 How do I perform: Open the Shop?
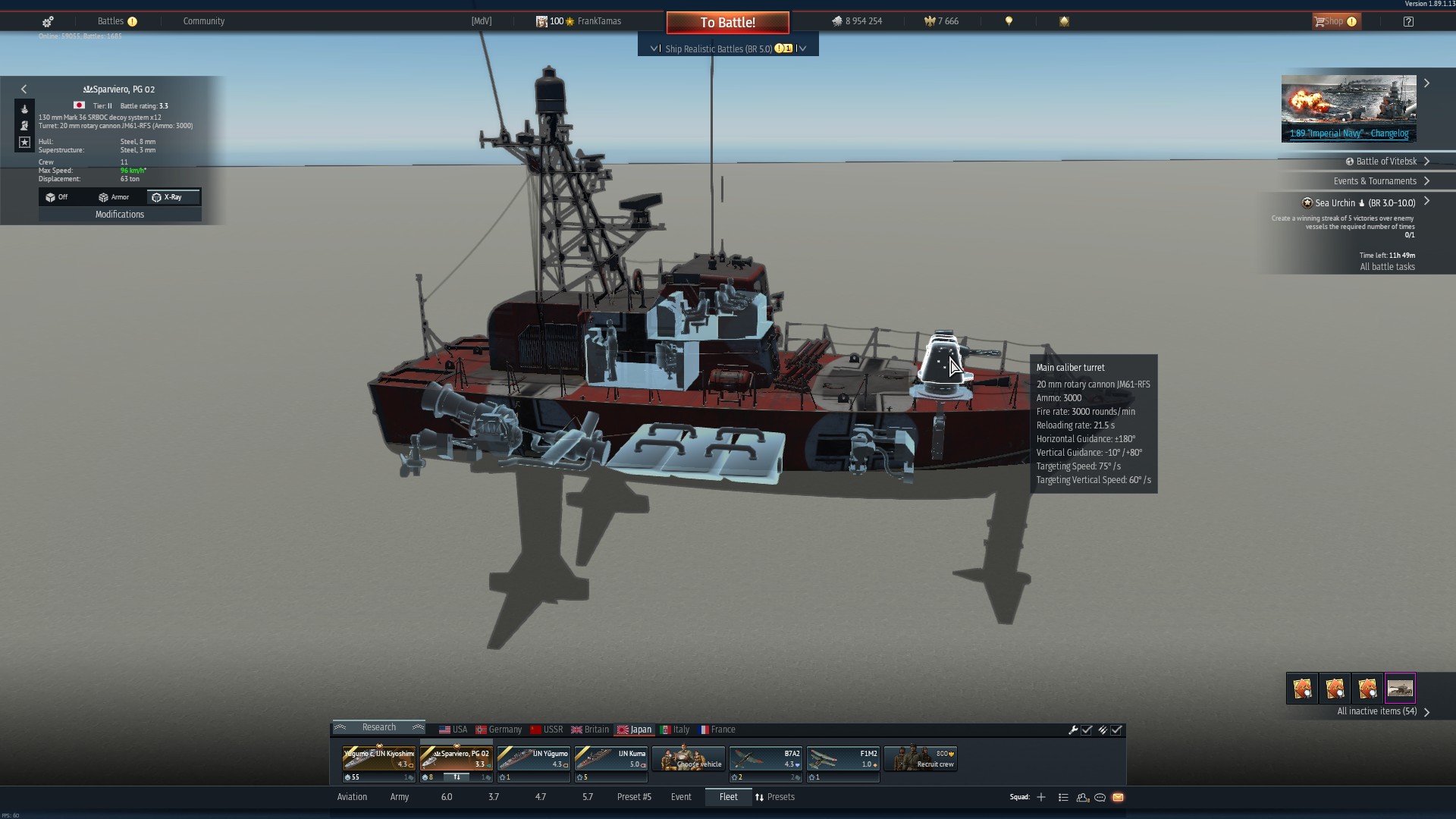(x=1335, y=21)
